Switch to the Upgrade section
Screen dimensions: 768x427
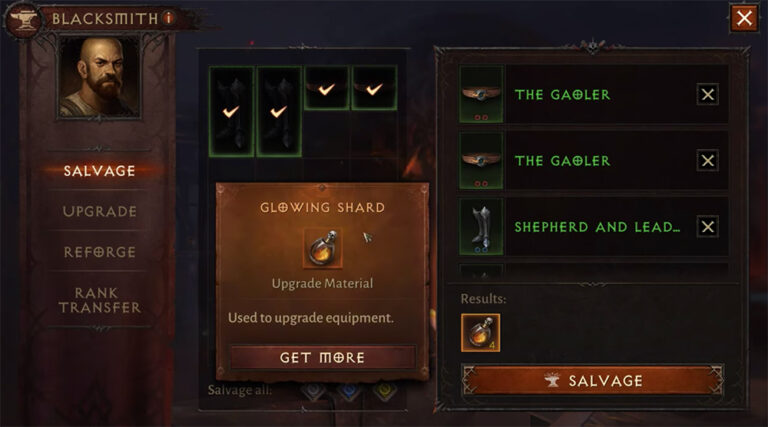(99, 211)
